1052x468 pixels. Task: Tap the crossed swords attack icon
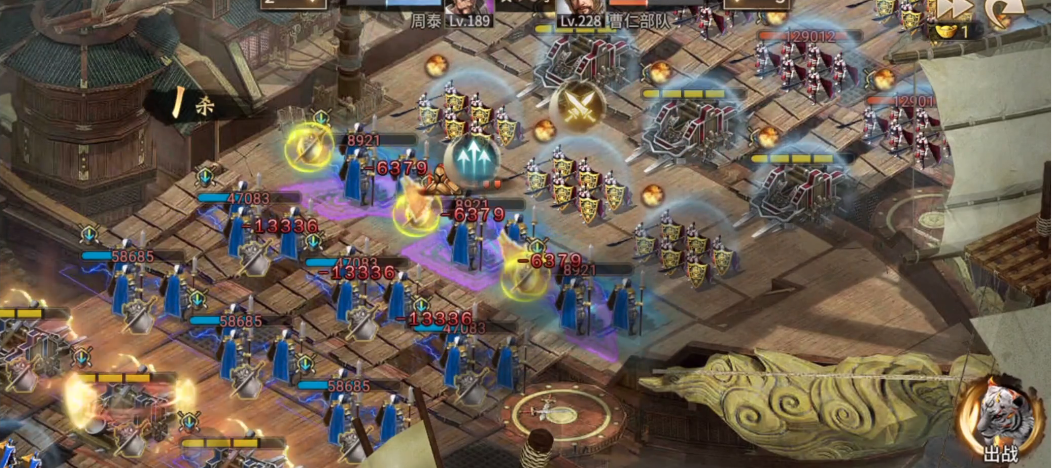(577, 105)
